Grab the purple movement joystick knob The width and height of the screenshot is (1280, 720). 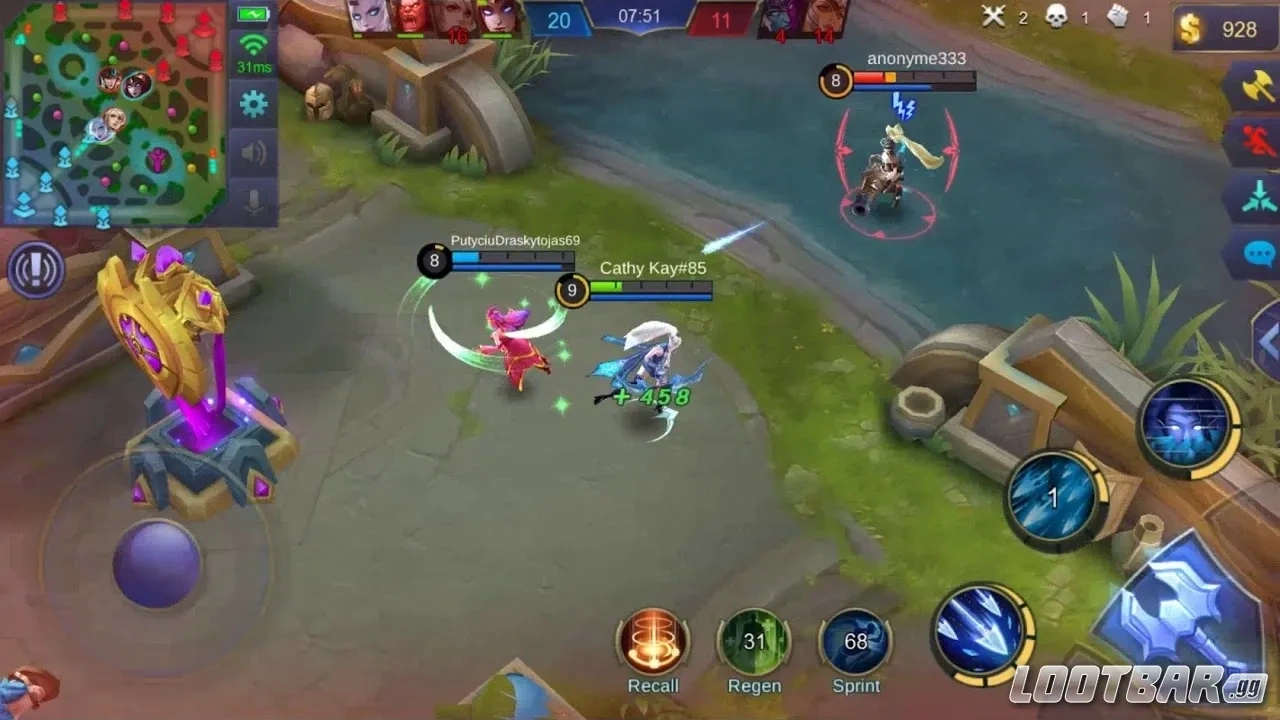coord(157,563)
